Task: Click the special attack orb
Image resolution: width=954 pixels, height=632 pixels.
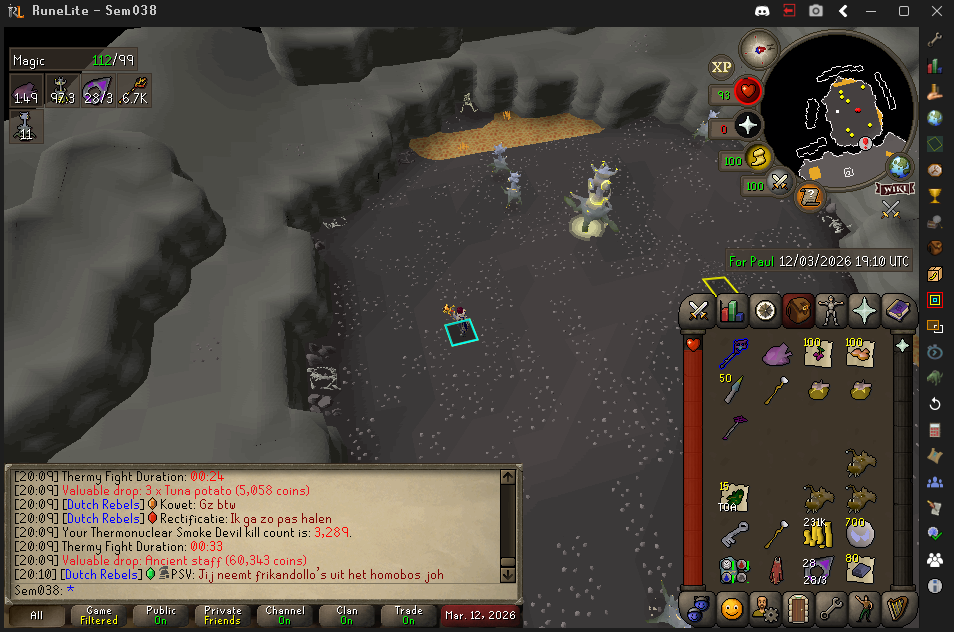Action: (x=780, y=183)
